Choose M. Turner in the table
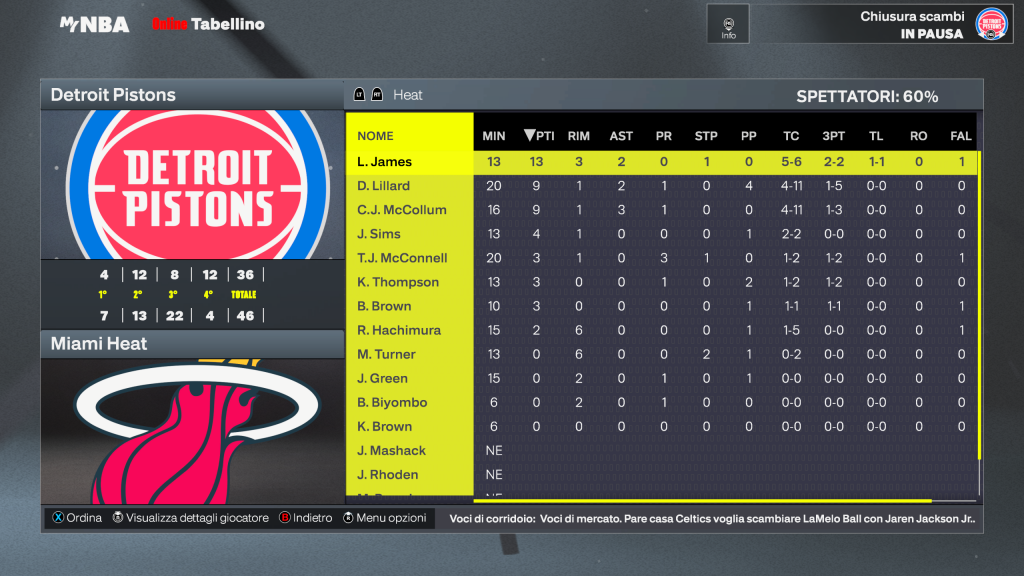This screenshot has width=1024, height=576. (x=386, y=354)
